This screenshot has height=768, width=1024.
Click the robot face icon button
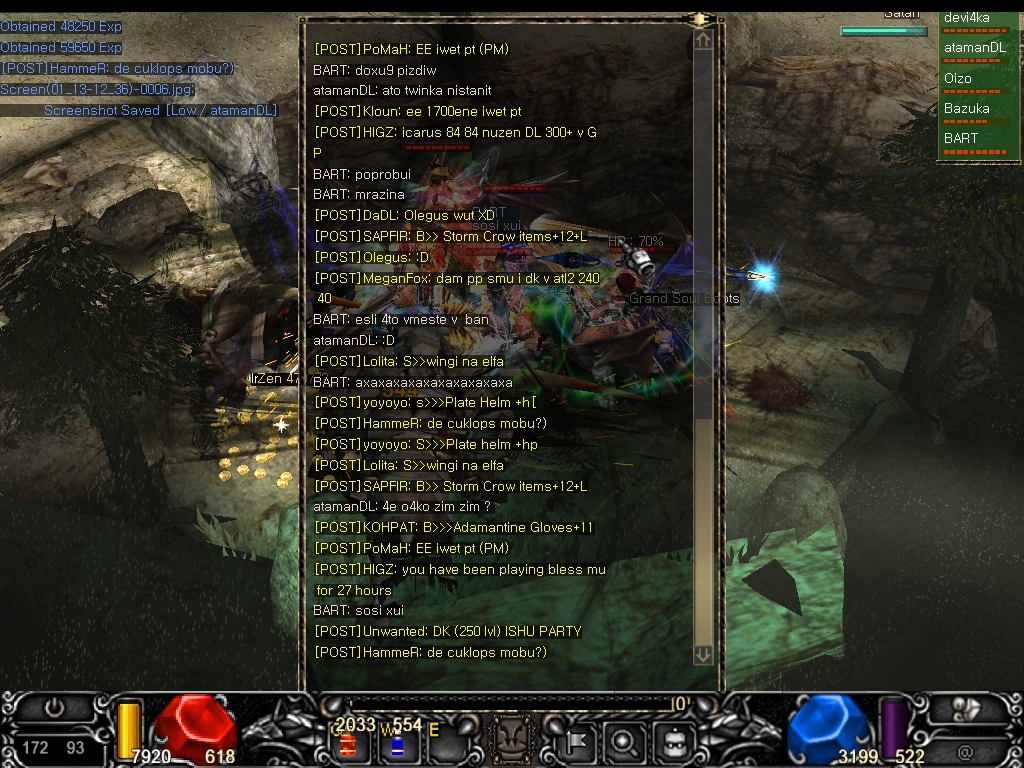pos(673,742)
